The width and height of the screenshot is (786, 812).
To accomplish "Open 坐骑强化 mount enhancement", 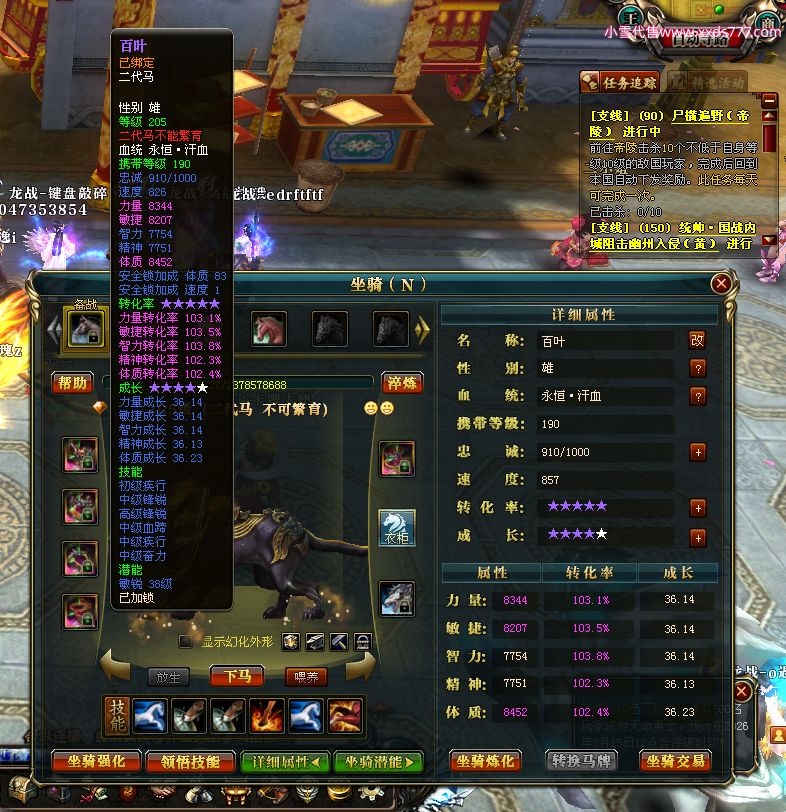I will 96,761.
